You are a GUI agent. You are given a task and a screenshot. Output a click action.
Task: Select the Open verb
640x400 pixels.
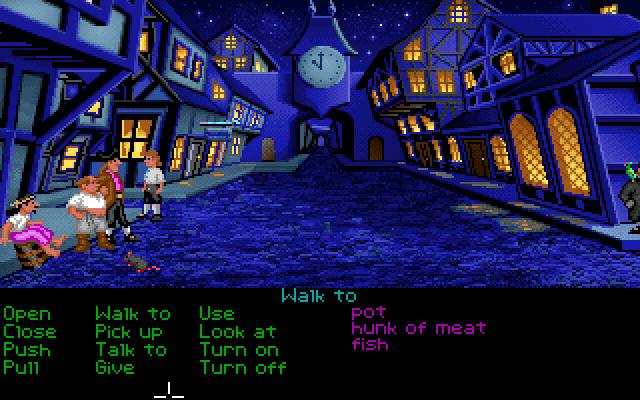(x=26, y=314)
